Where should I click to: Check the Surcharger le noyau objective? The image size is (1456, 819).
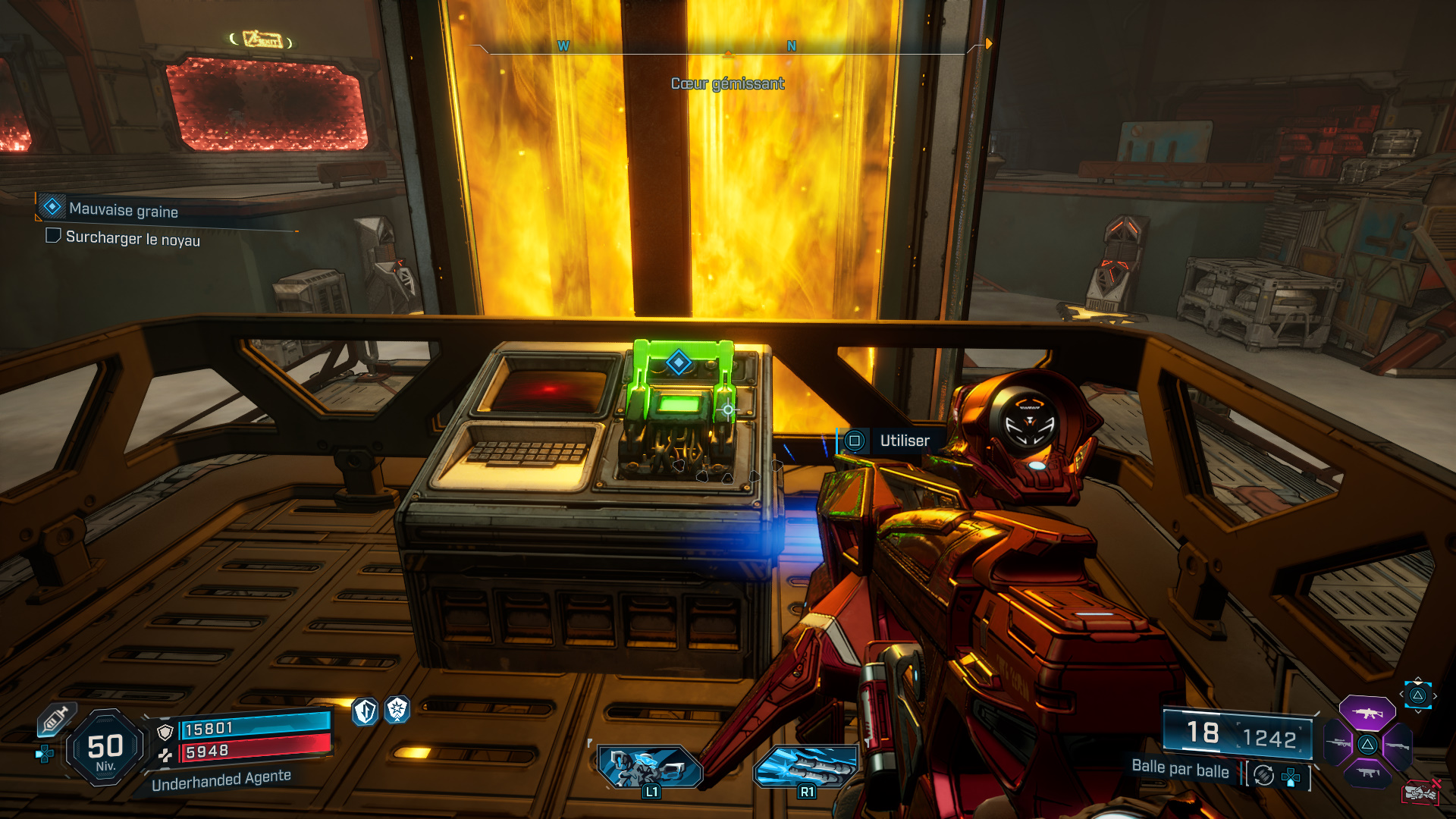pos(52,237)
